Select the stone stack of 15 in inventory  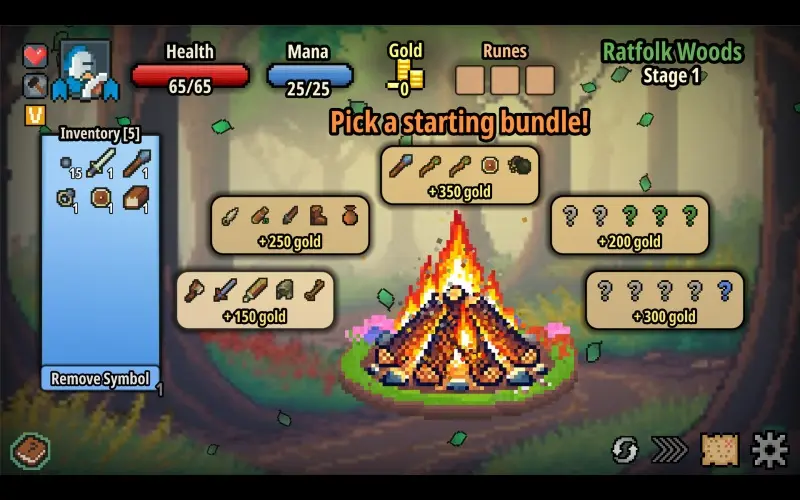68,164
